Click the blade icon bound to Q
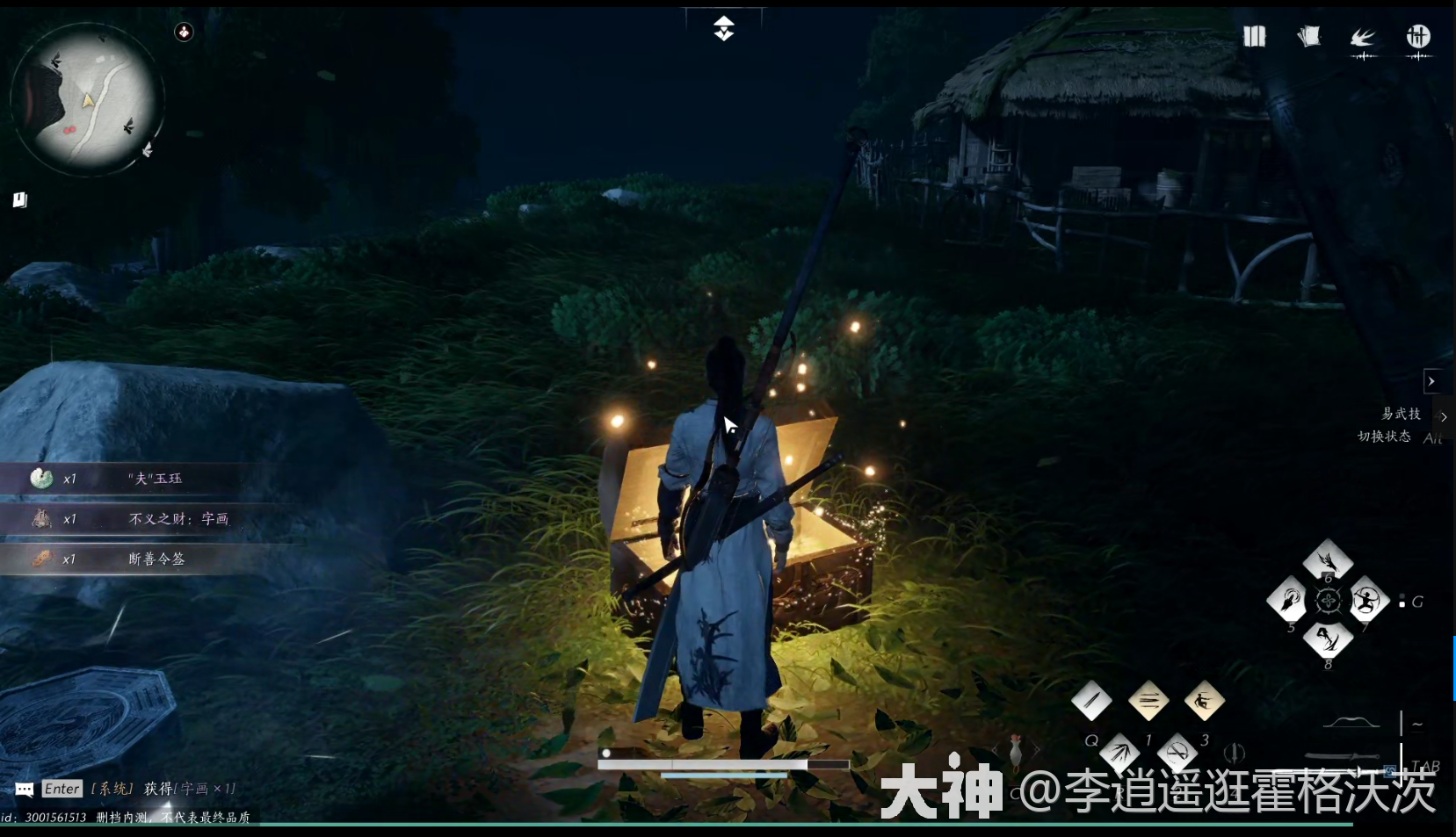1456x837 pixels. [1093, 701]
